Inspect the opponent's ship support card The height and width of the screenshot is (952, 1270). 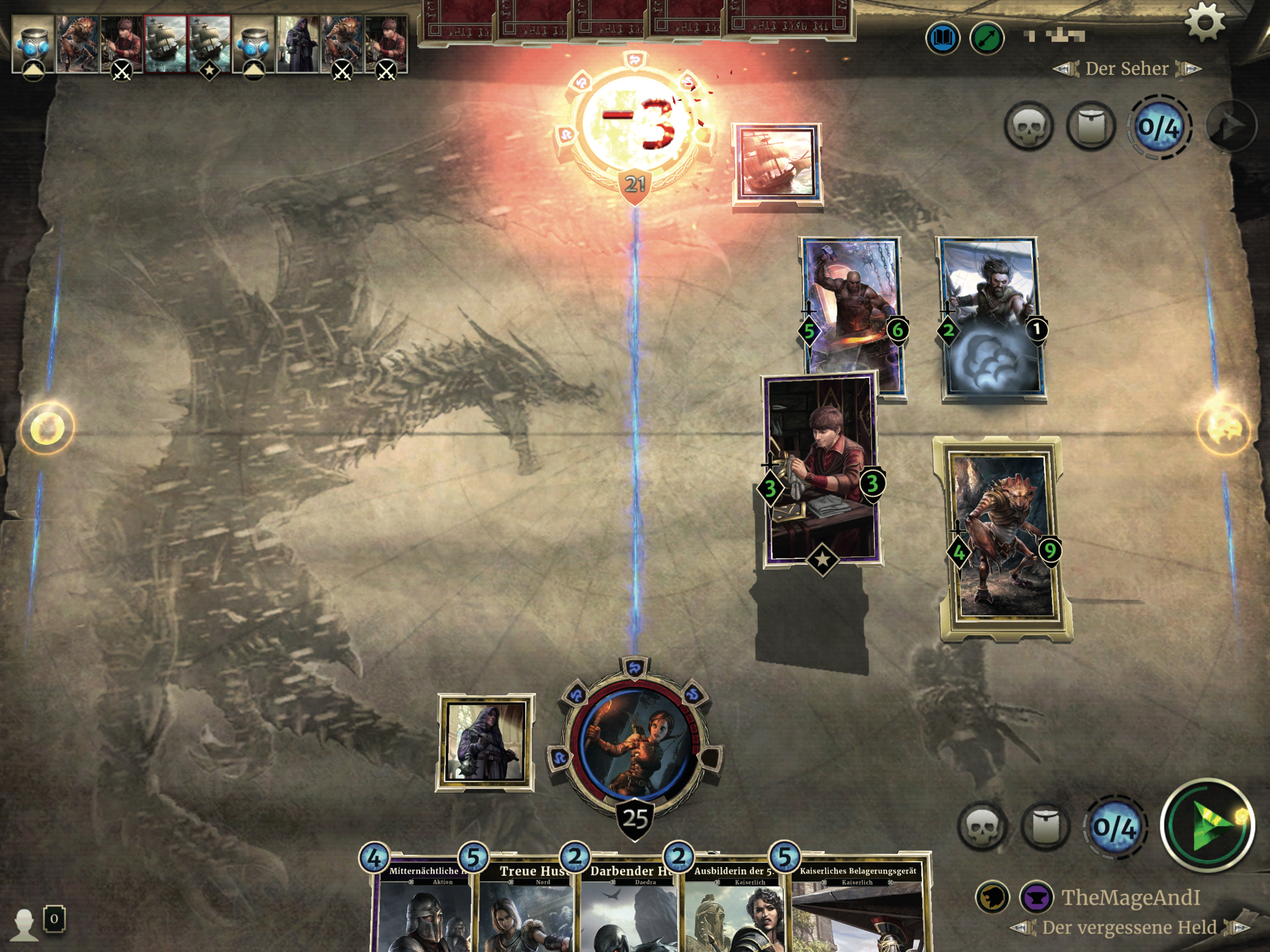(x=778, y=164)
